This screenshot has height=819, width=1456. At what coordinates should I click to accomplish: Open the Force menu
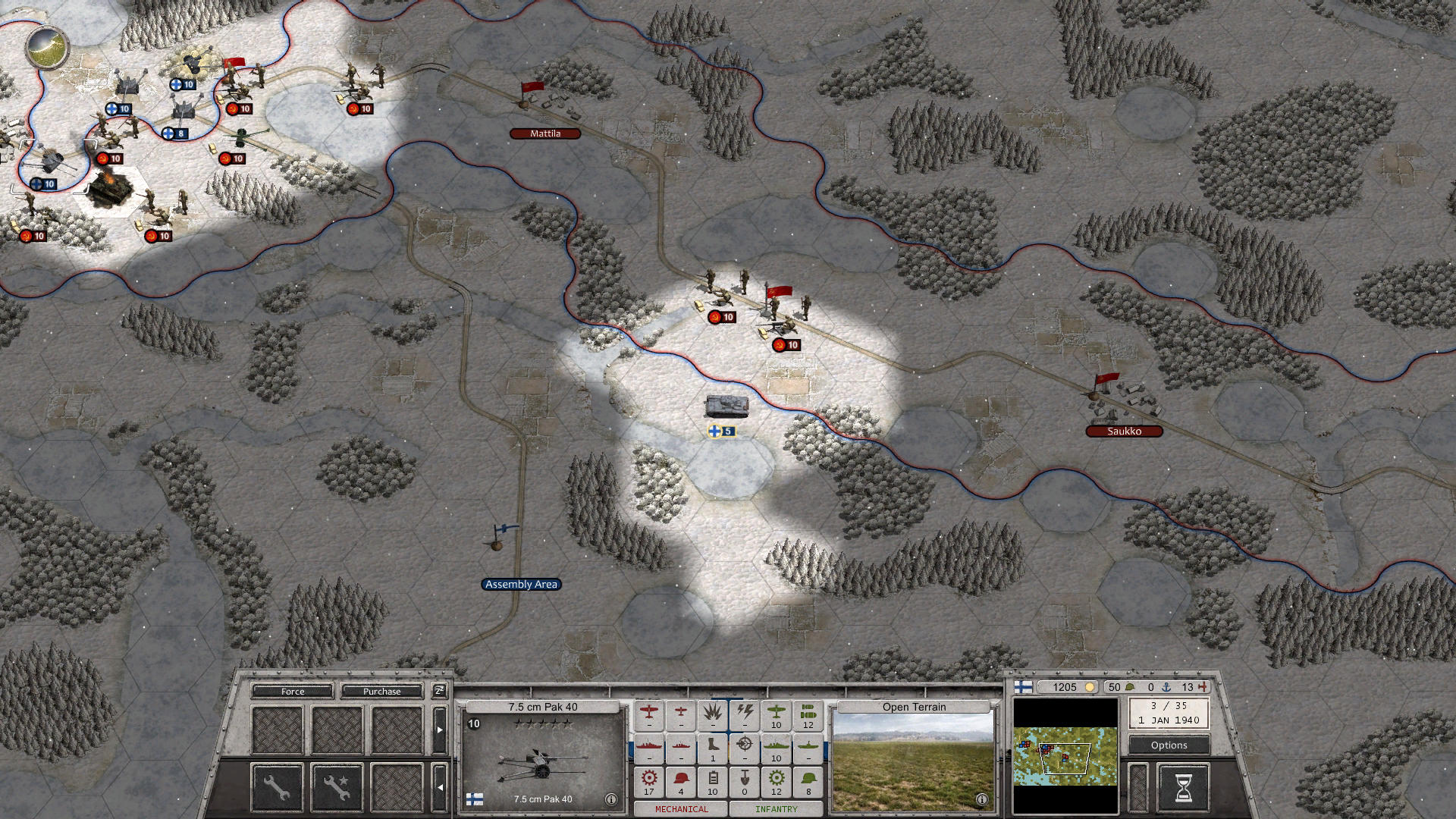pos(292,692)
